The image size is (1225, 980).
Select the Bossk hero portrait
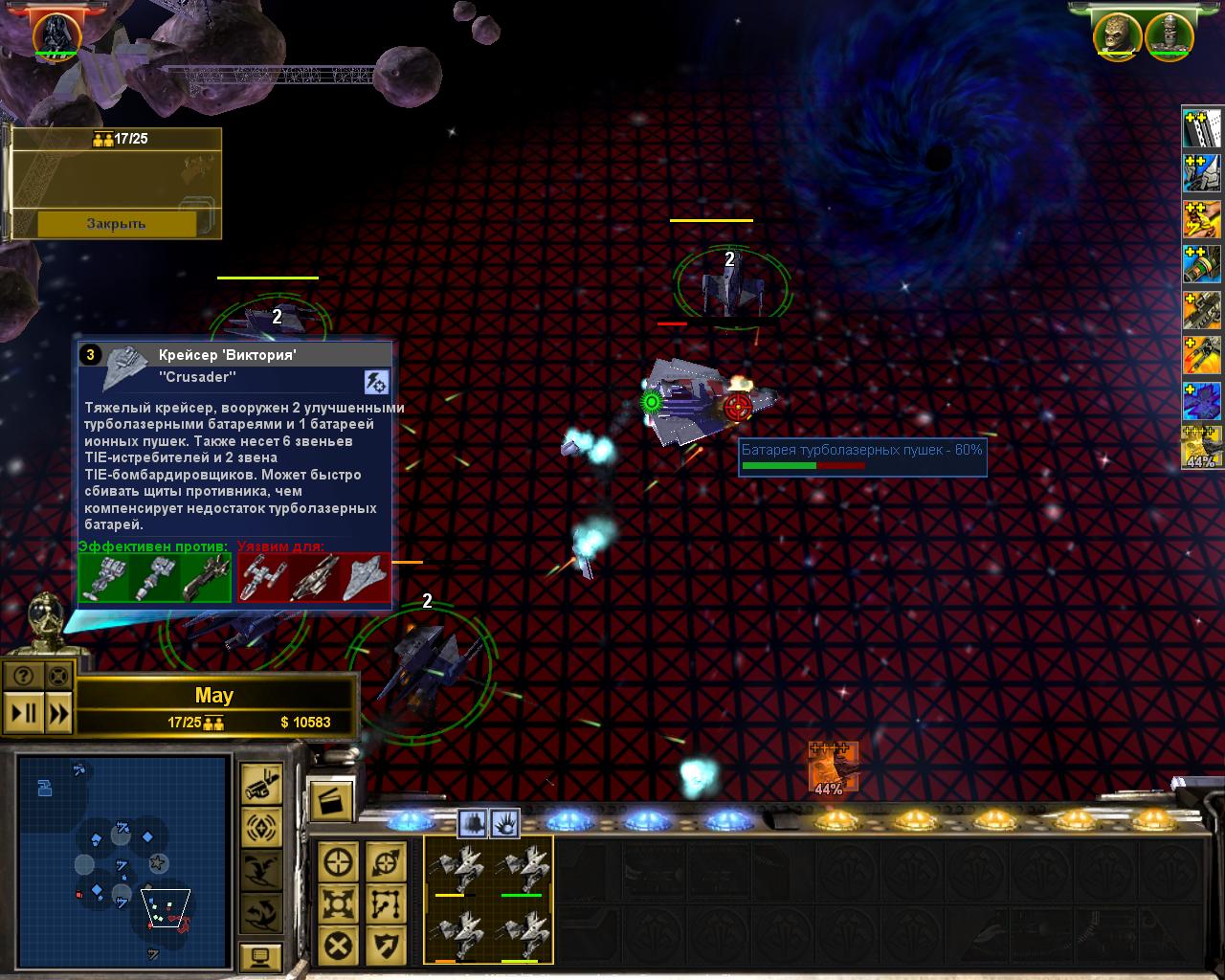[1117, 35]
